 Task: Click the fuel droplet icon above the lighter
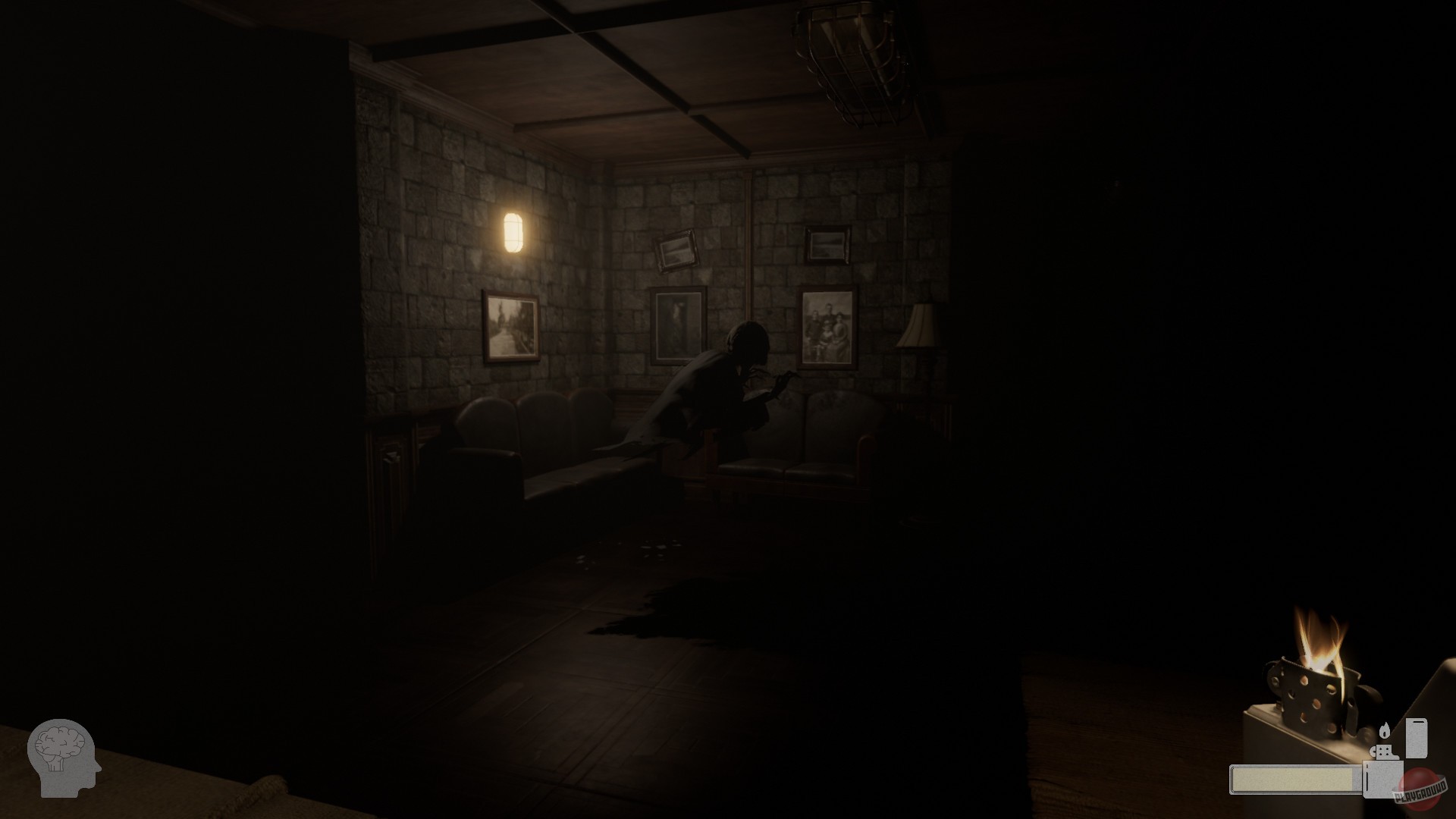click(x=1385, y=730)
